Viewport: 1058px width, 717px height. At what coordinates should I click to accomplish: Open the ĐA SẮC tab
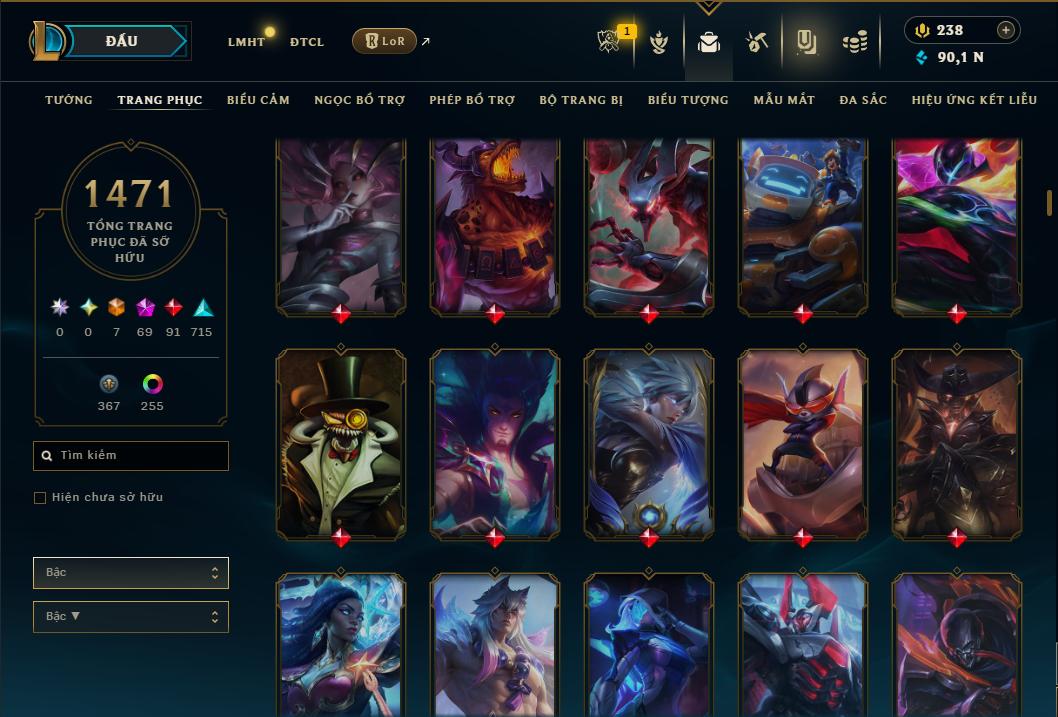tap(863, 100)
